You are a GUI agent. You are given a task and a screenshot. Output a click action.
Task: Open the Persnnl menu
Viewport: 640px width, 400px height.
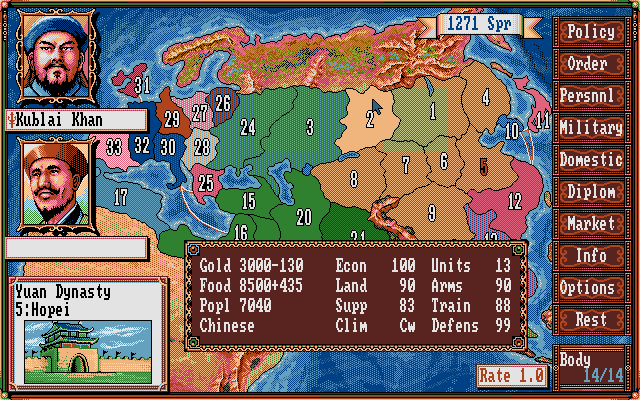tap(590, 96)
